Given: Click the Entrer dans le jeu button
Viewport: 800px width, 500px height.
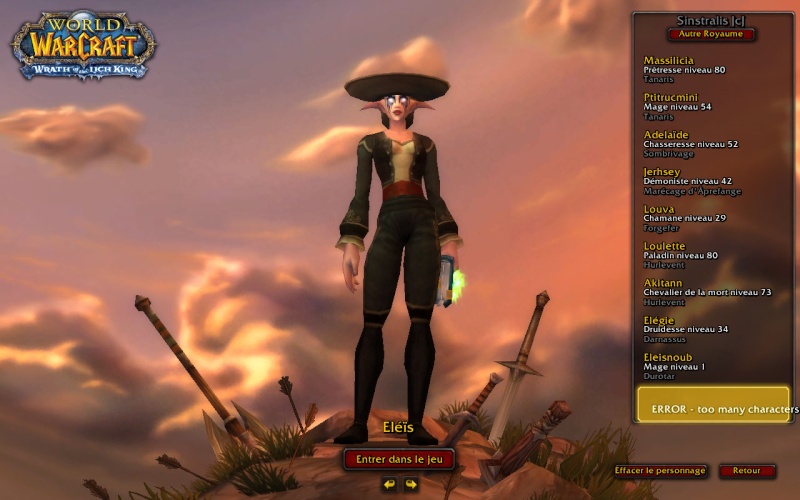Looking at the screenshot, I should click(x=399, y=459).
